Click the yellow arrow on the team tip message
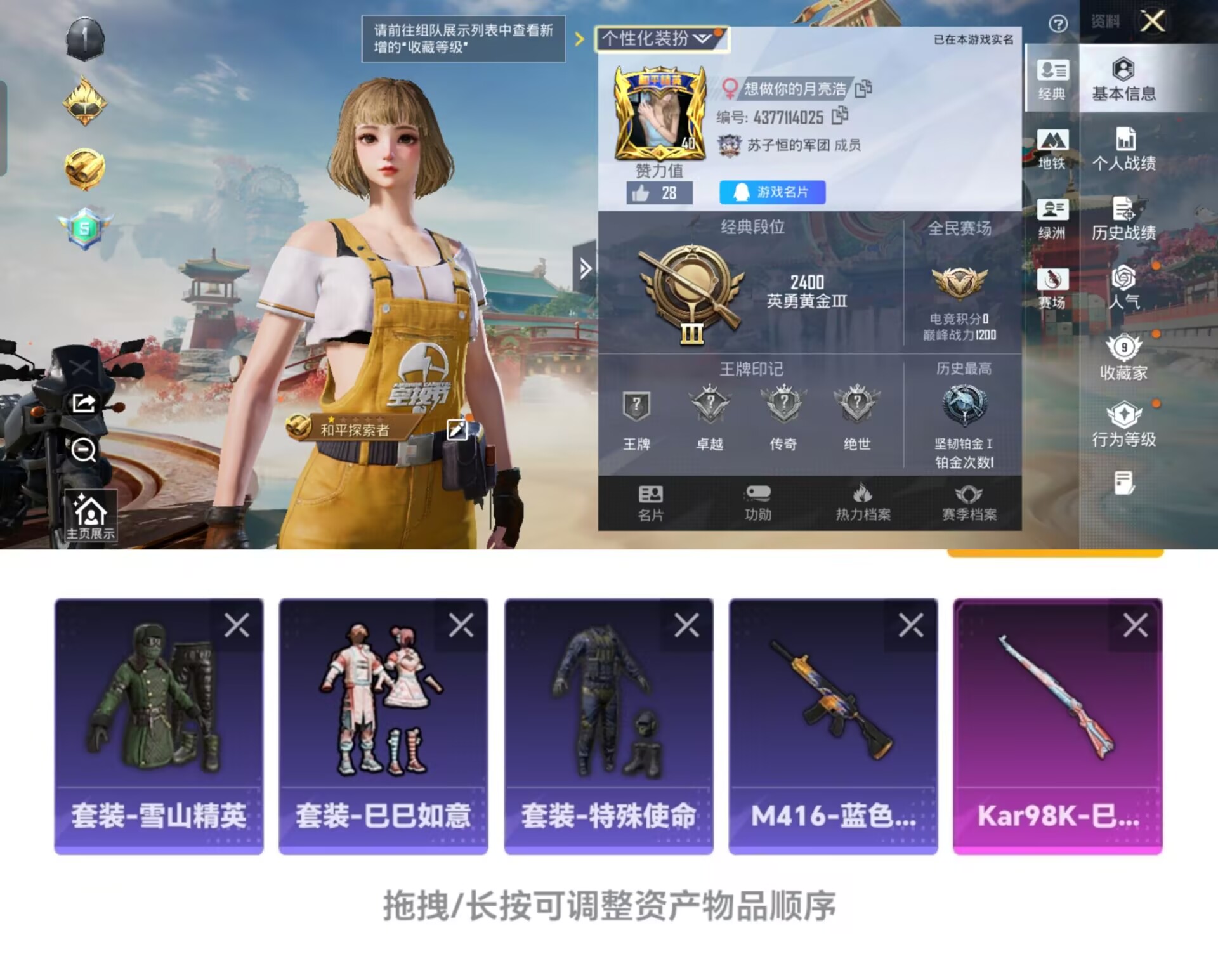The image size is (1218, 980). pos(578,39)
